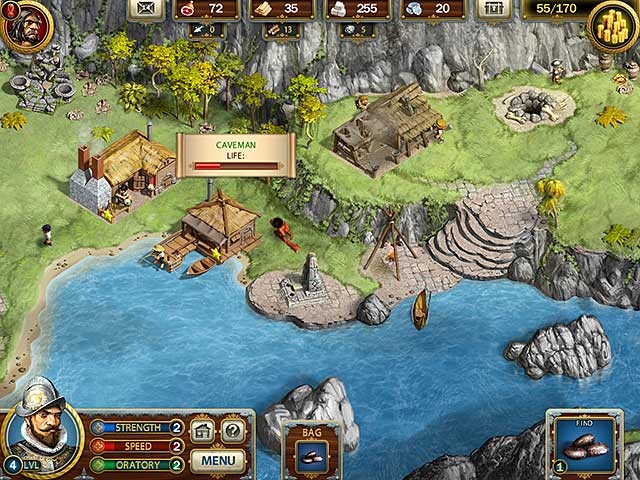Select the conquistador hero portrait

pos(42,423)
